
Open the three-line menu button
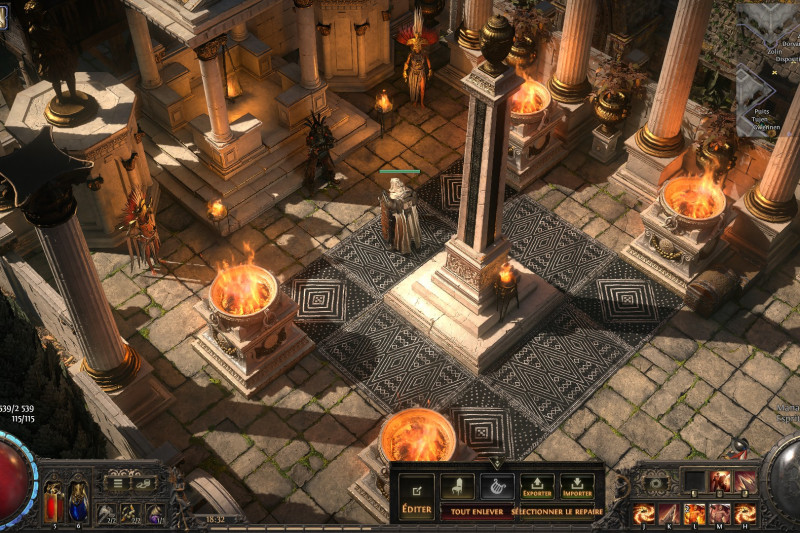coord(119,483)
